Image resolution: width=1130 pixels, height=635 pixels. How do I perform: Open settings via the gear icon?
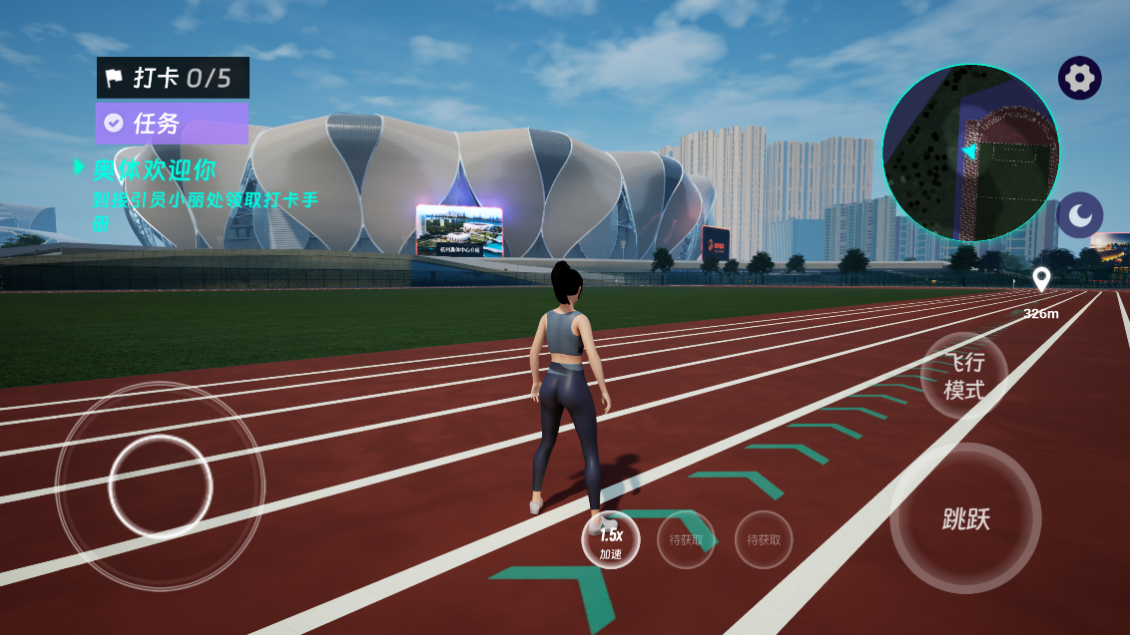[1080, 78]
